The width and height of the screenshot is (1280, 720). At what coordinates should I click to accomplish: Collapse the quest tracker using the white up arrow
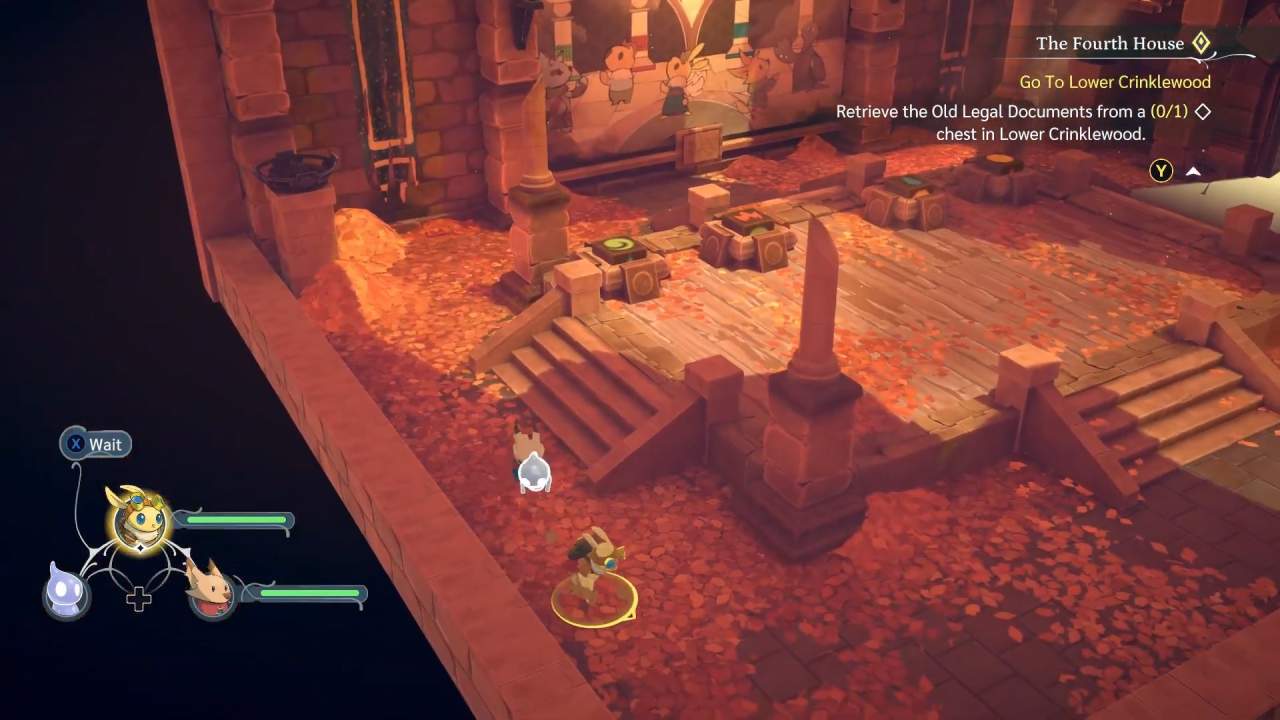pos(1192,170)
